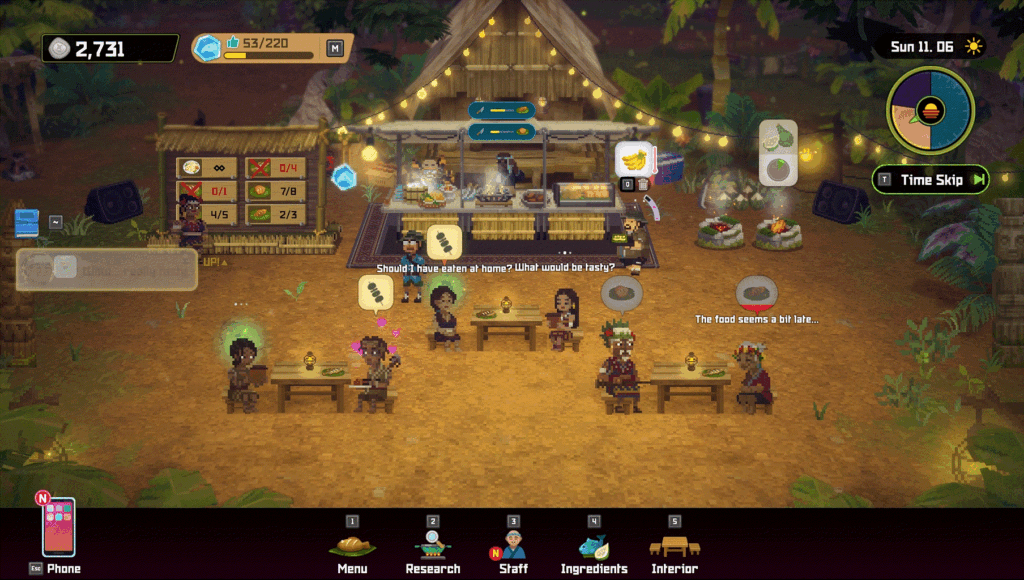
Task: Show the Ingredients panel
Action: 594,546
